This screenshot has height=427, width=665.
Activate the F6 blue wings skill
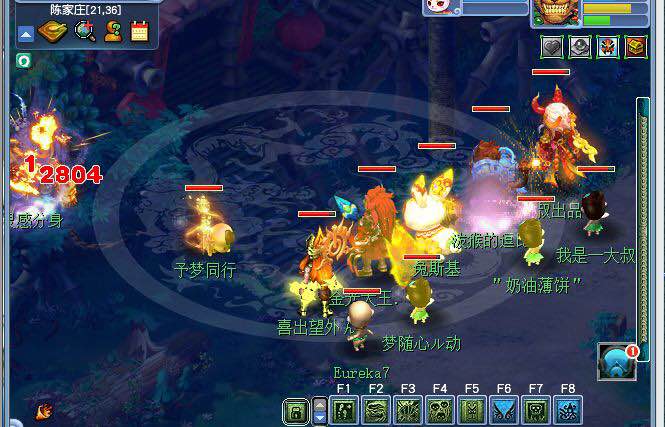pyautogui.click(x=504, y=410)
